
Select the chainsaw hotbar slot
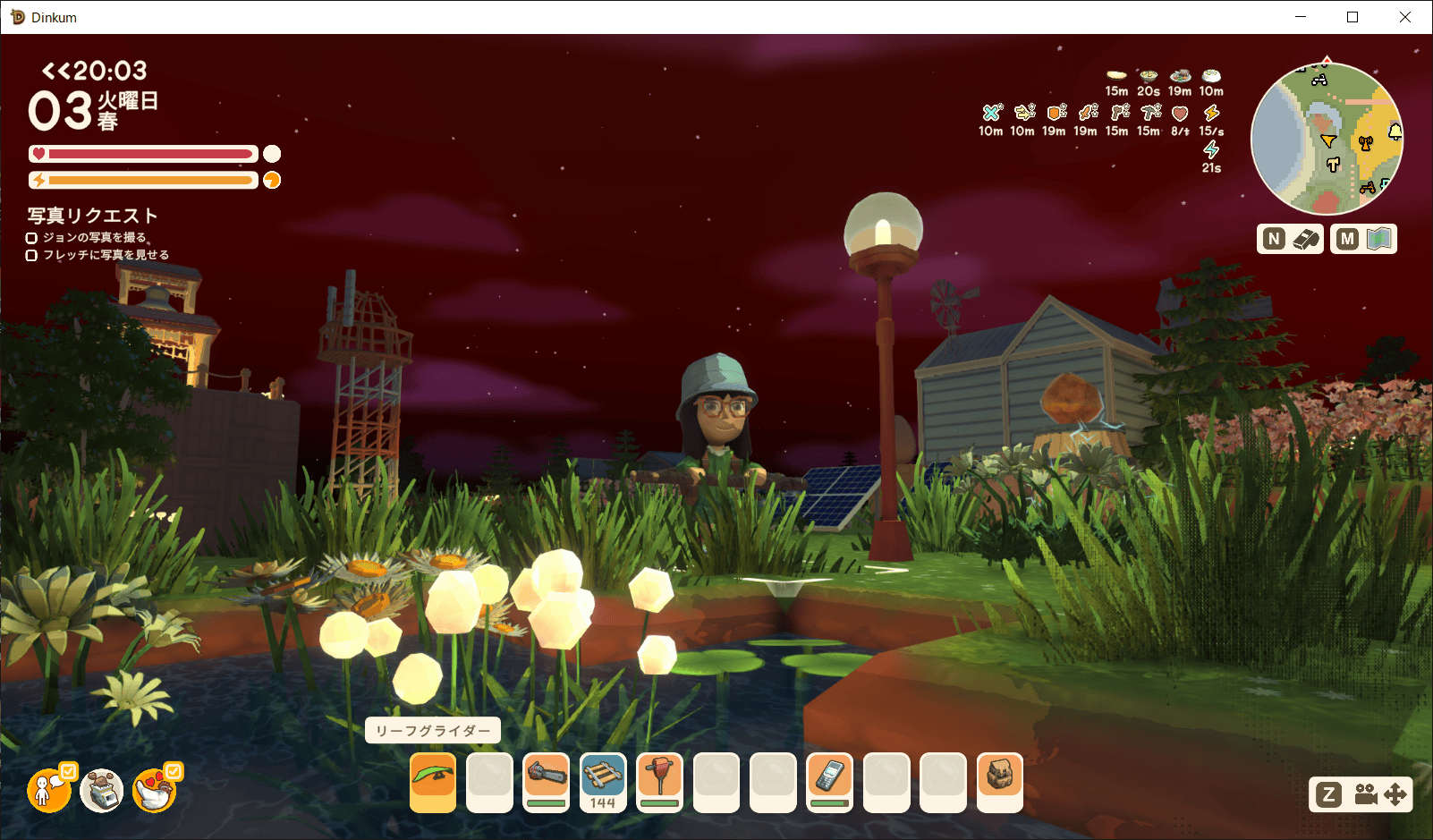pos(546,782)
